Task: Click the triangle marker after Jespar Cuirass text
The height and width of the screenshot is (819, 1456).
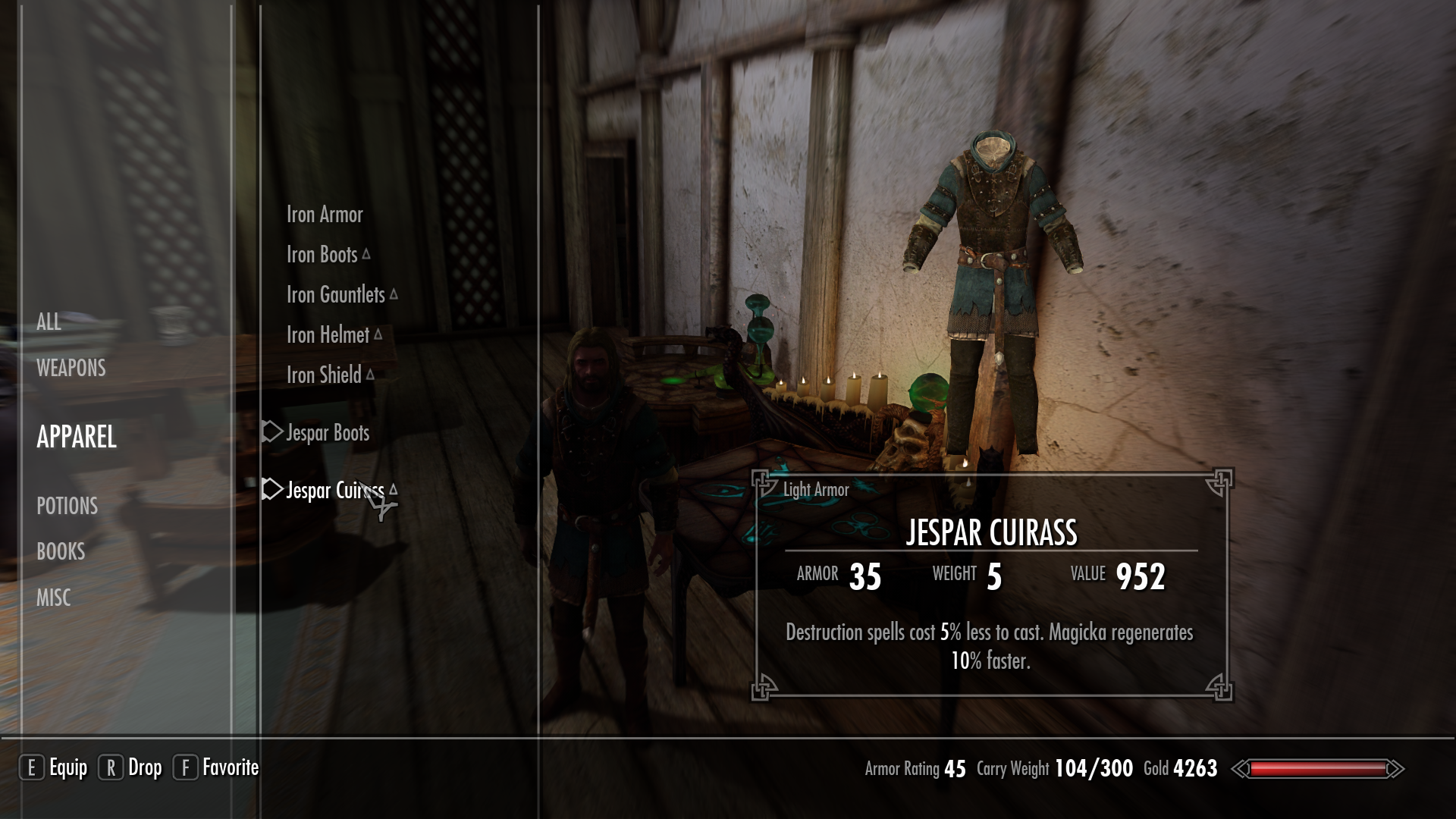Action: pos(394,491)
